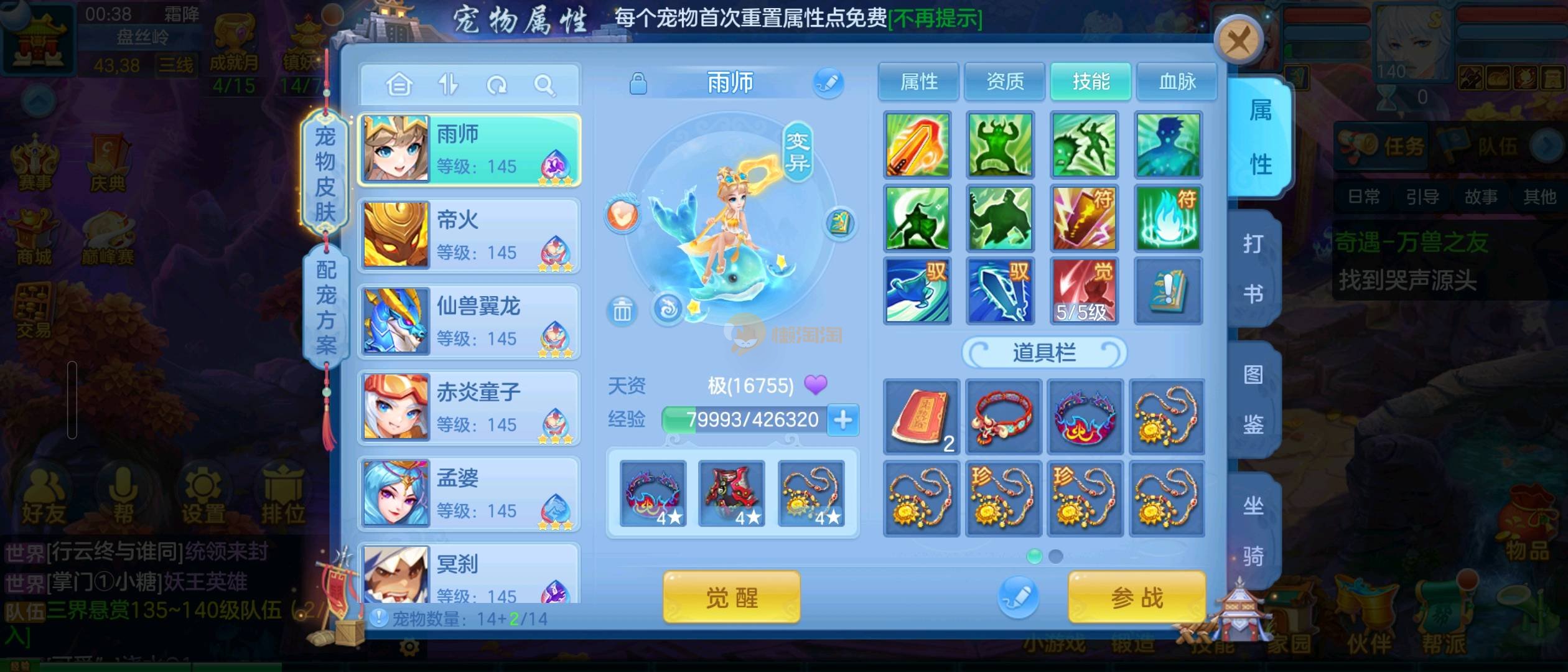Image resolution: width=1568 pixels, height=672 pixels.
Task: Click the pet search magnifier icon
Action: 544,85
